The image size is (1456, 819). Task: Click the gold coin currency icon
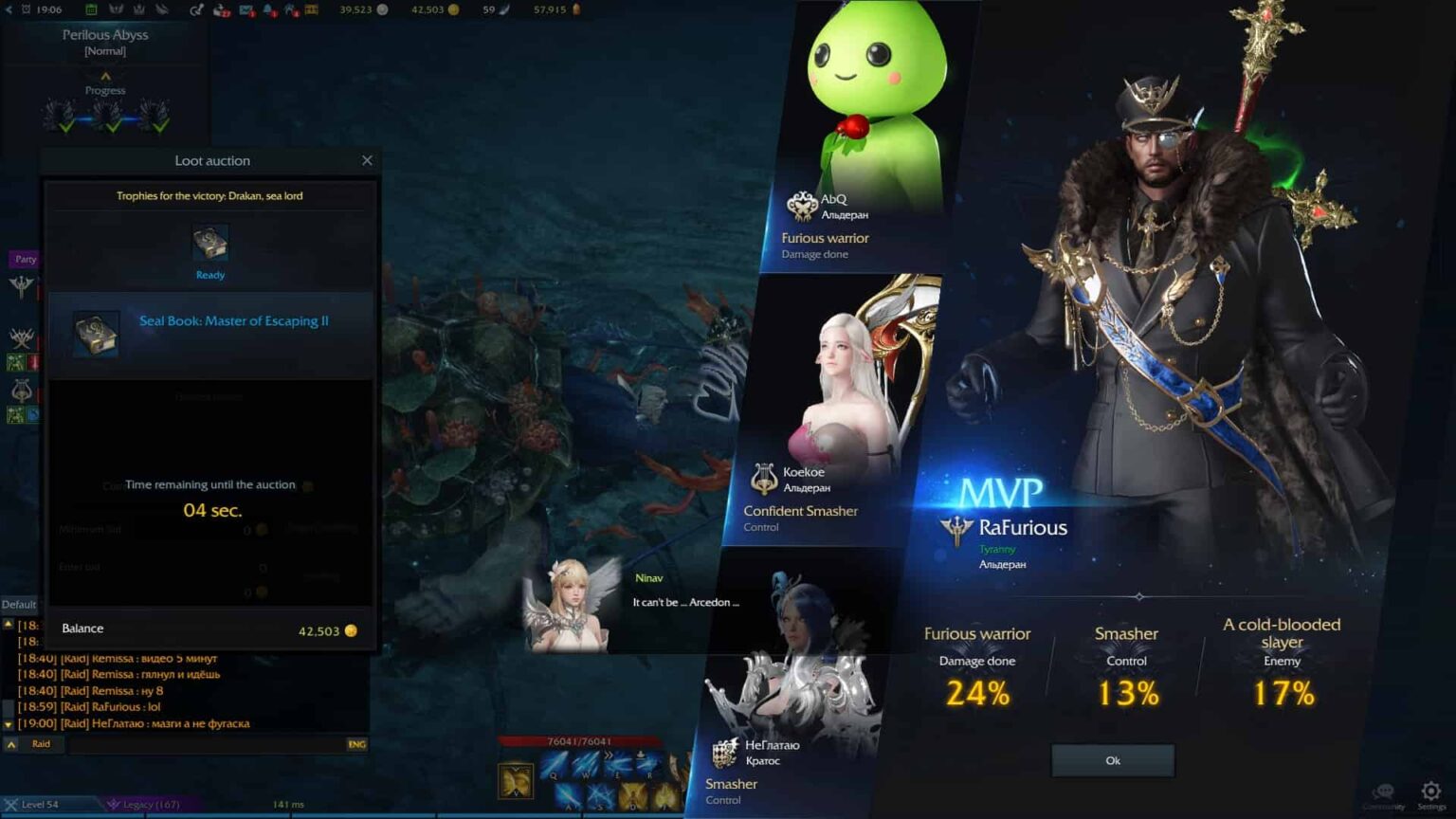[453, 9]
